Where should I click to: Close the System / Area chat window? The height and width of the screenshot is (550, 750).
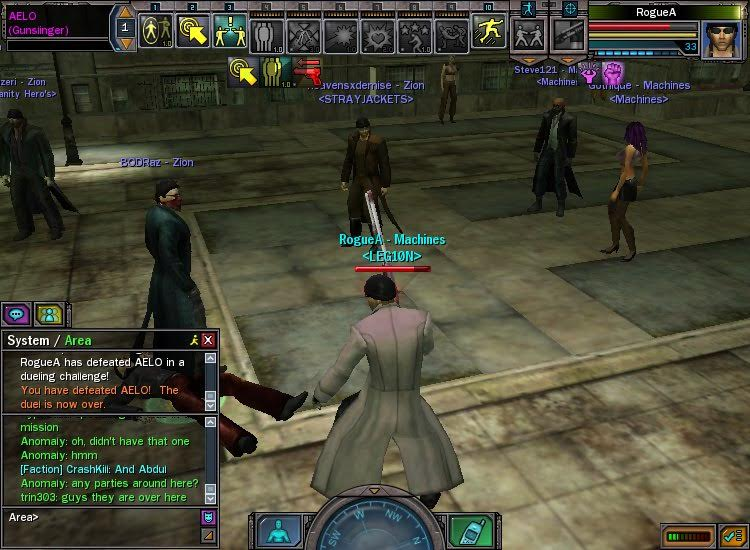208,340
